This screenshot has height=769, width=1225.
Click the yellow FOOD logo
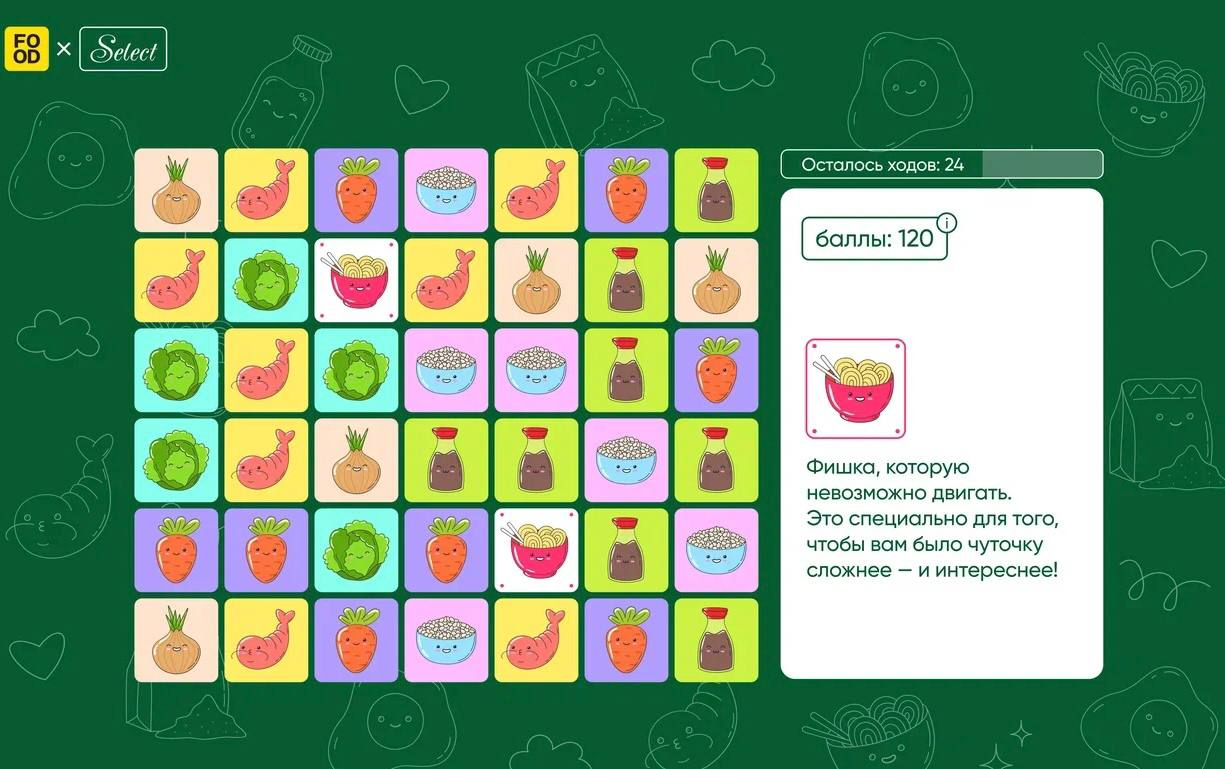(x=26, y=49)
